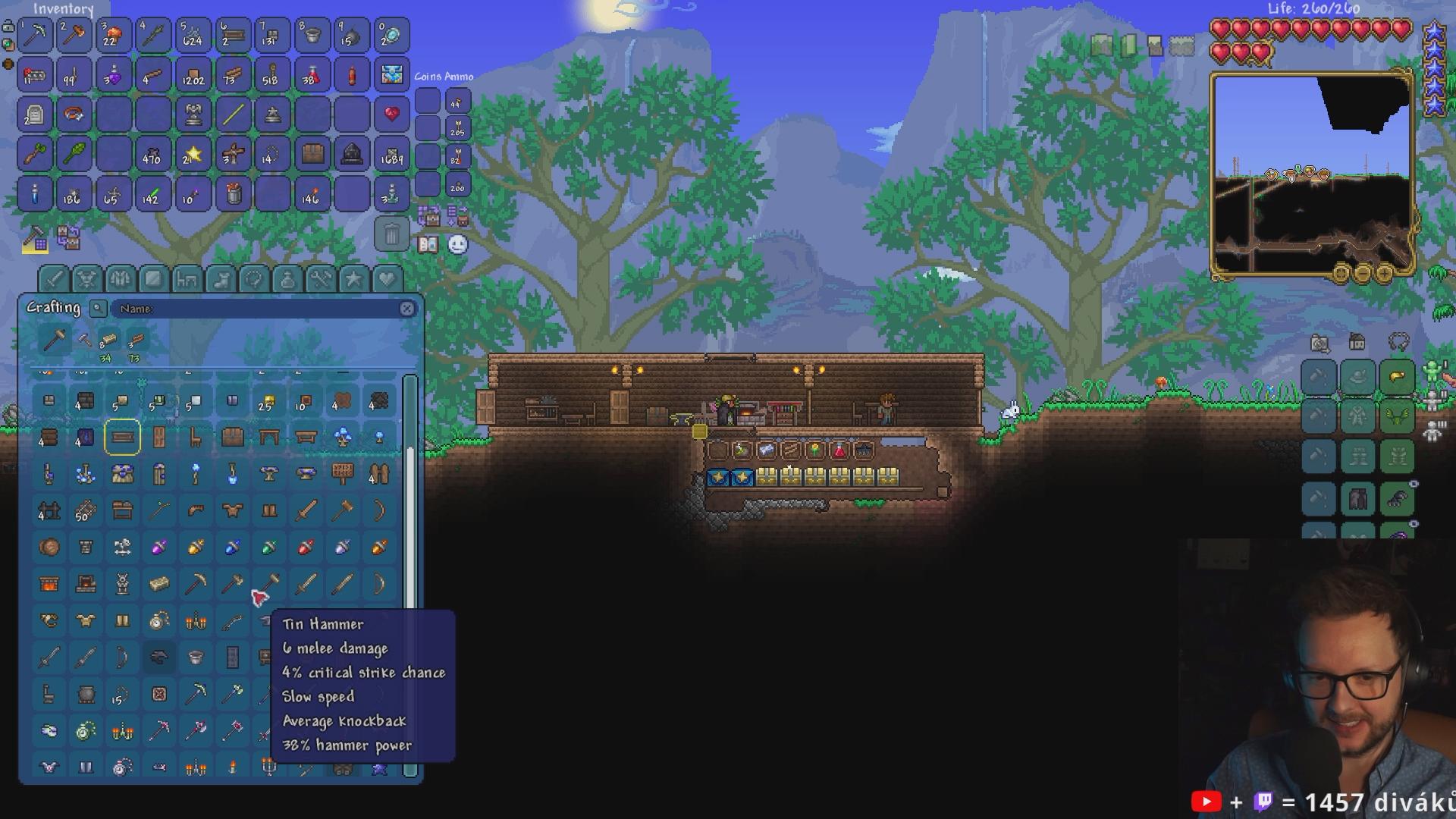Click the trash can slot
The height and width of the screenshot is (819, 1456).
[x=391, y=234]
